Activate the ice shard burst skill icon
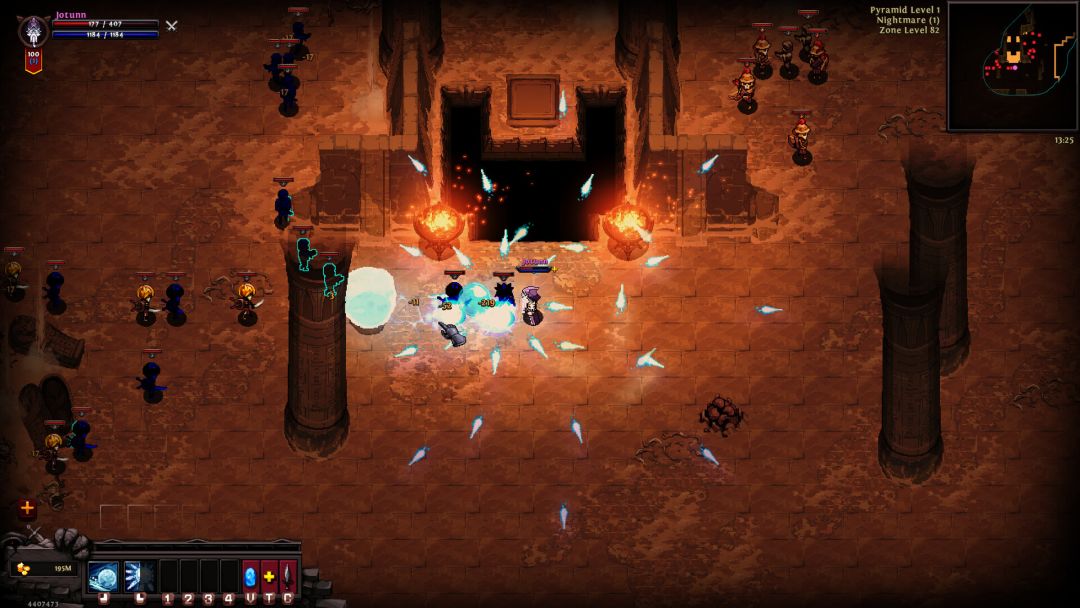Viewport: 1080px width, 608px height. 139,576
